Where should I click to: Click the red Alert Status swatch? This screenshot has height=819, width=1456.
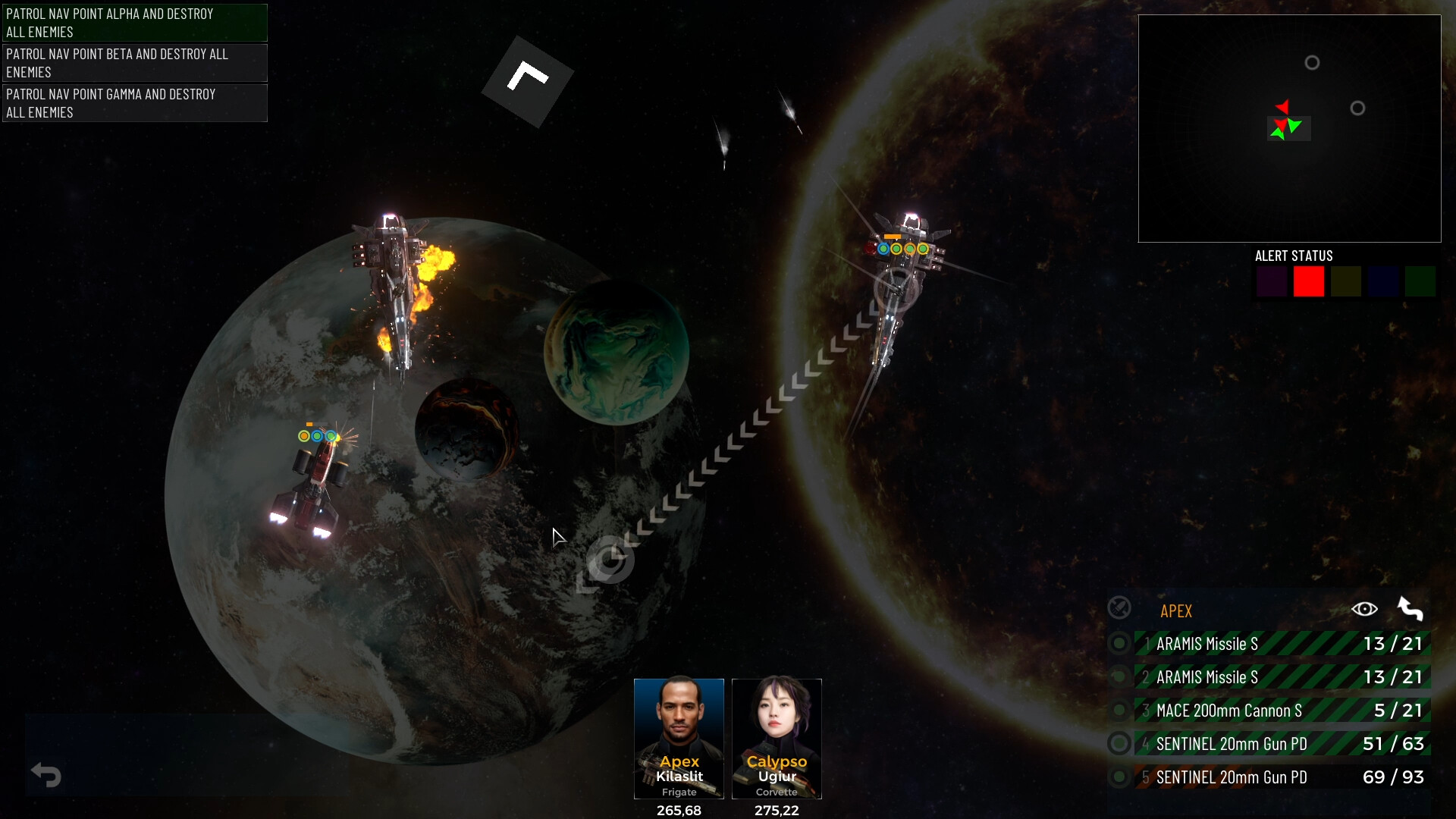coord(1309,281)
